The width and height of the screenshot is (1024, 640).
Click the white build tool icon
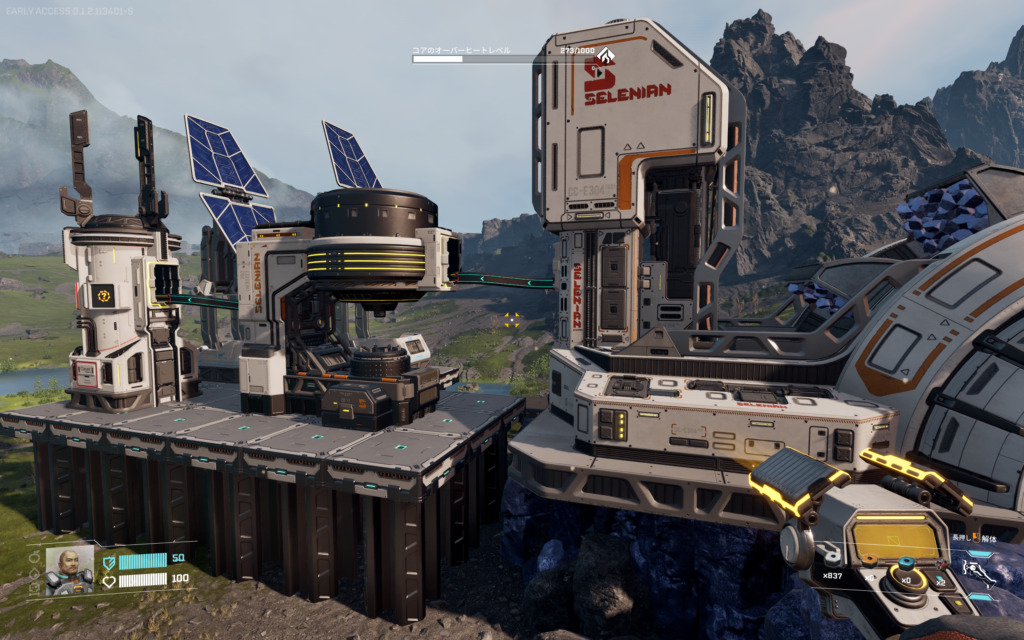click(x=977, y=571)
